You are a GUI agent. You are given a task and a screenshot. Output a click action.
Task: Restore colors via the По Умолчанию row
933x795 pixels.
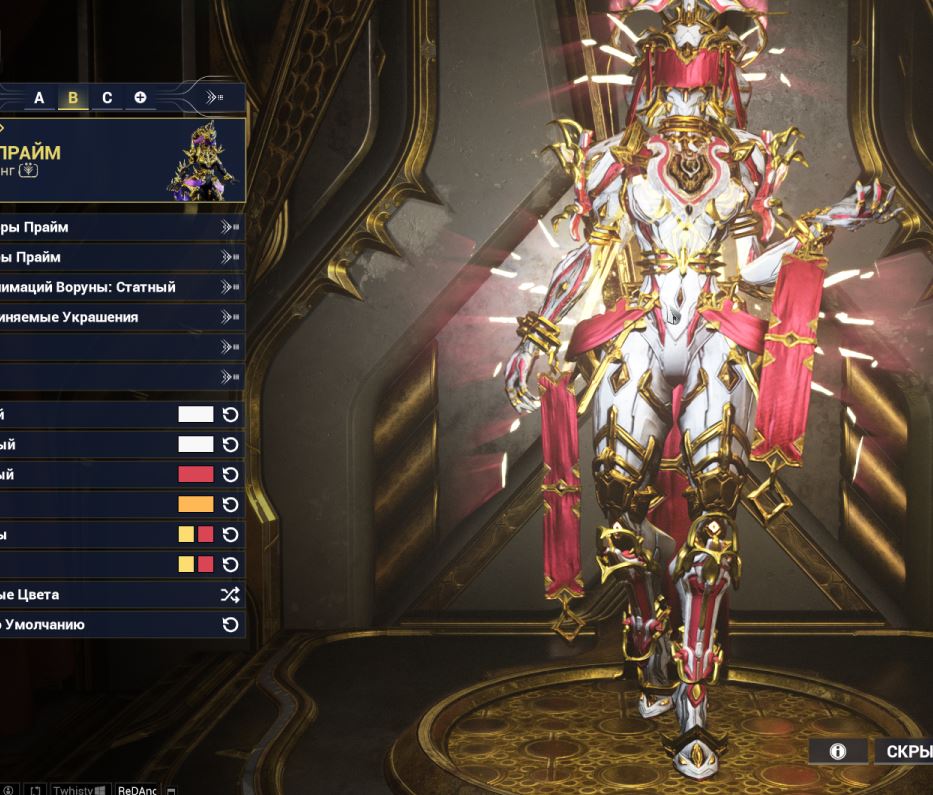coord(120,625)
